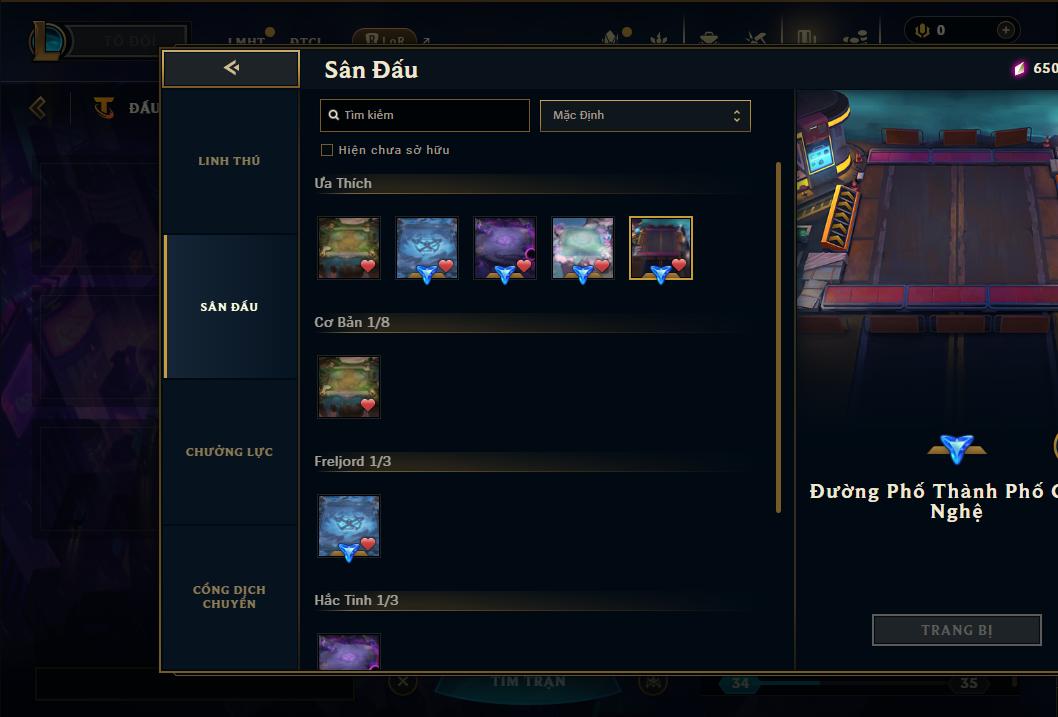
Task: Open the Mặc Định sort dropdown
Action: (645, 115)
